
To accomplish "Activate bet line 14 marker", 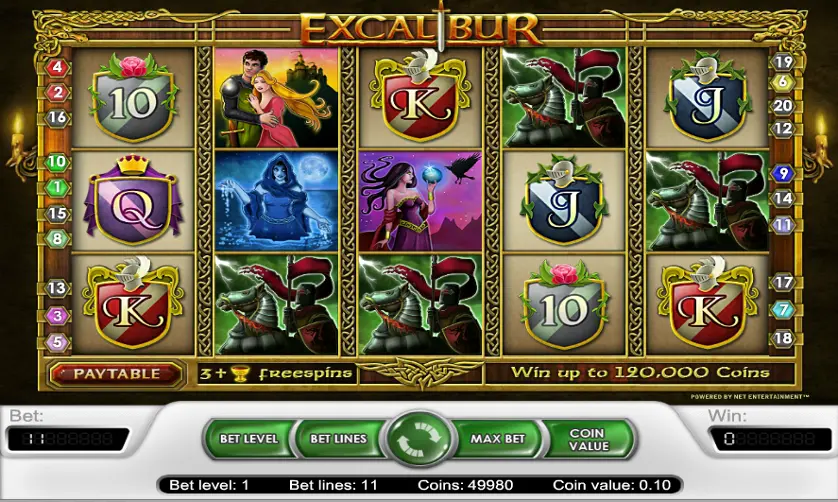I will (x=783, y=199).
